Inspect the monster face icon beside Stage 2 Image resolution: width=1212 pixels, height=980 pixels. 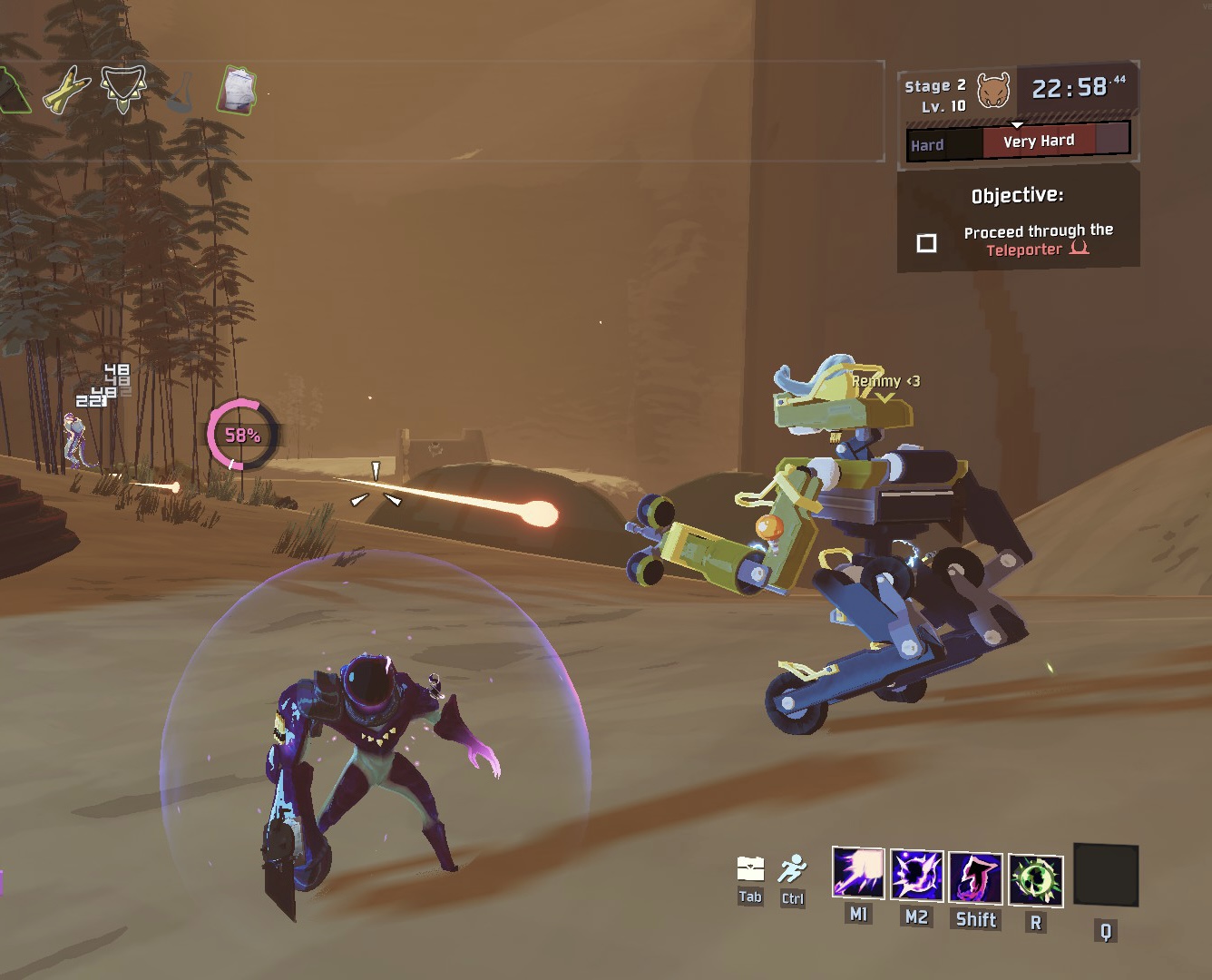(993, 92)
